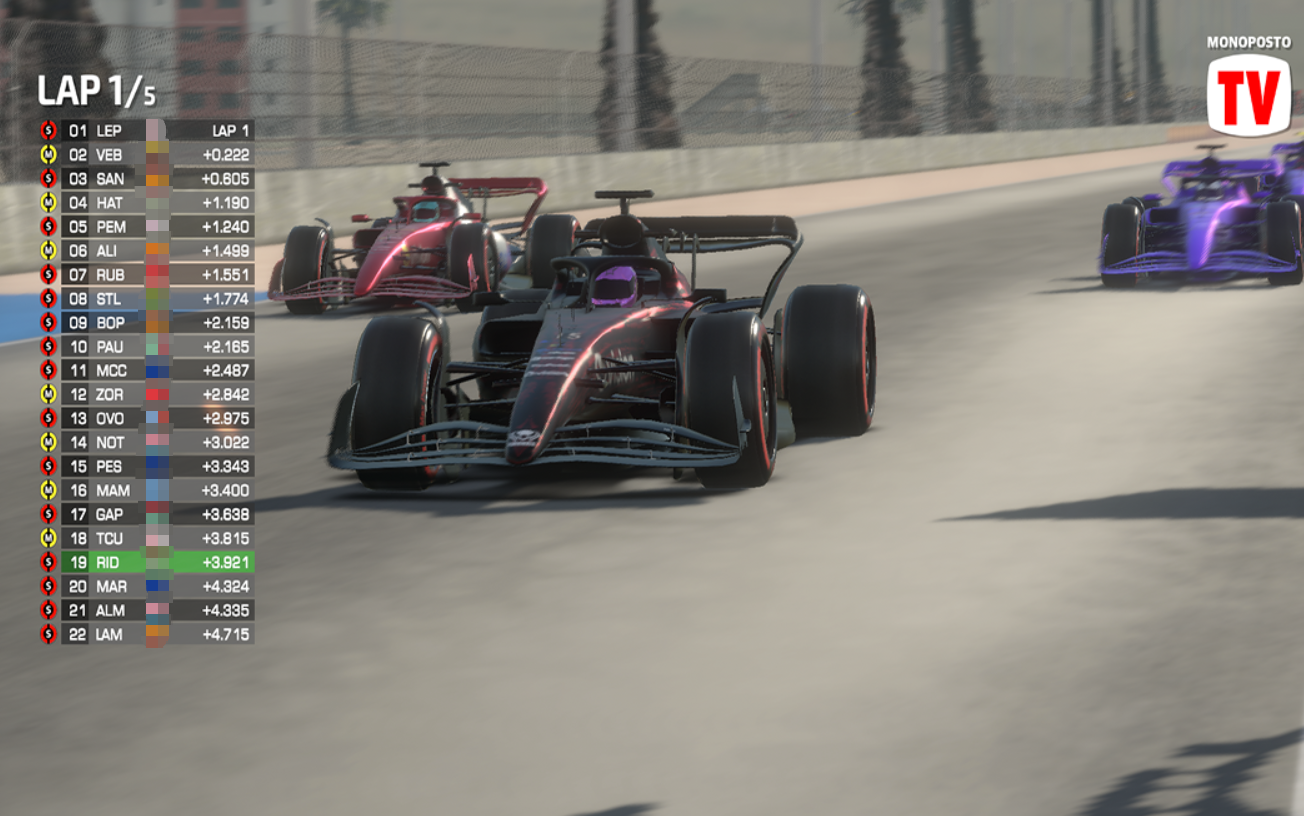Select the medium tyre icon next to VEB
The width and height of the screenshot is (1304, 816).
click(47, 155)
